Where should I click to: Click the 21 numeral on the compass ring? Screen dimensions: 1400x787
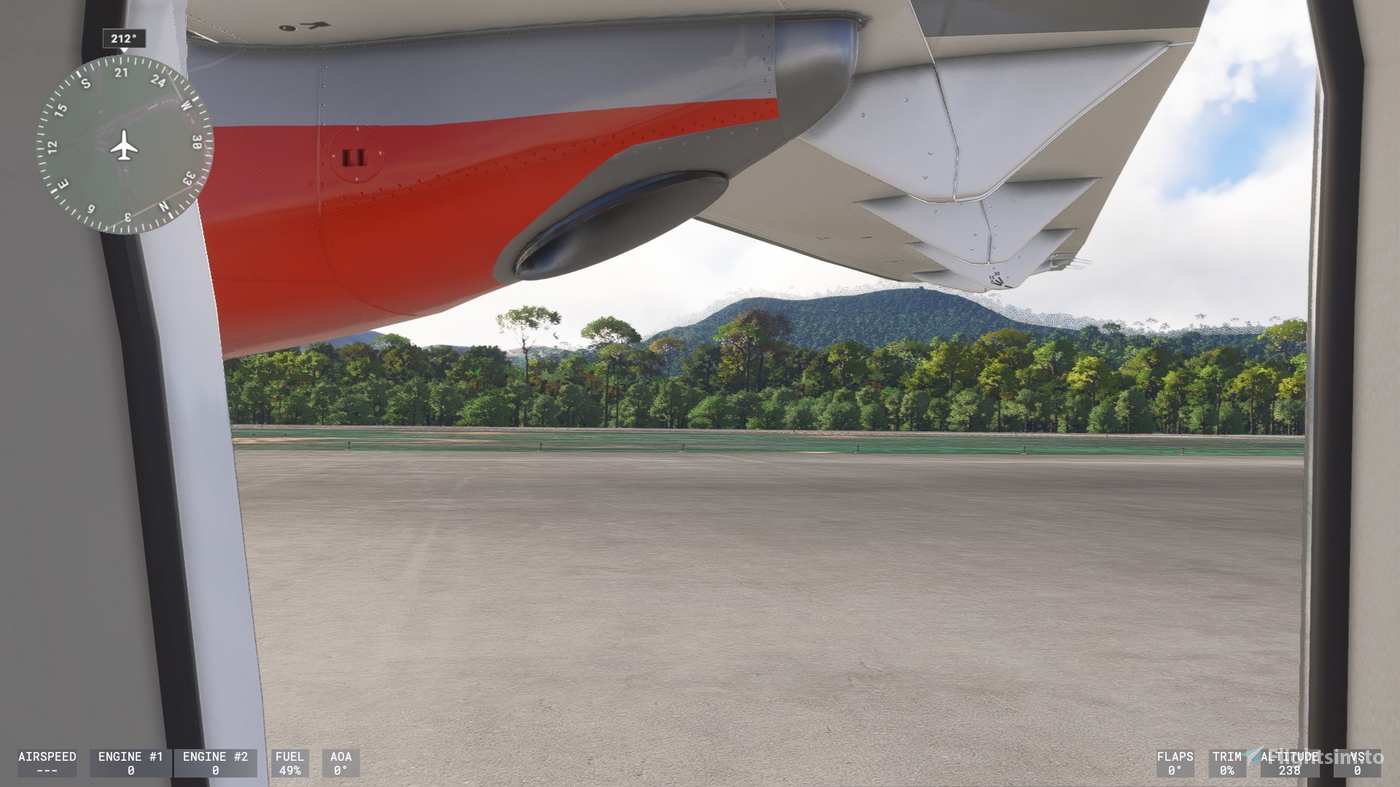[122, 73]
